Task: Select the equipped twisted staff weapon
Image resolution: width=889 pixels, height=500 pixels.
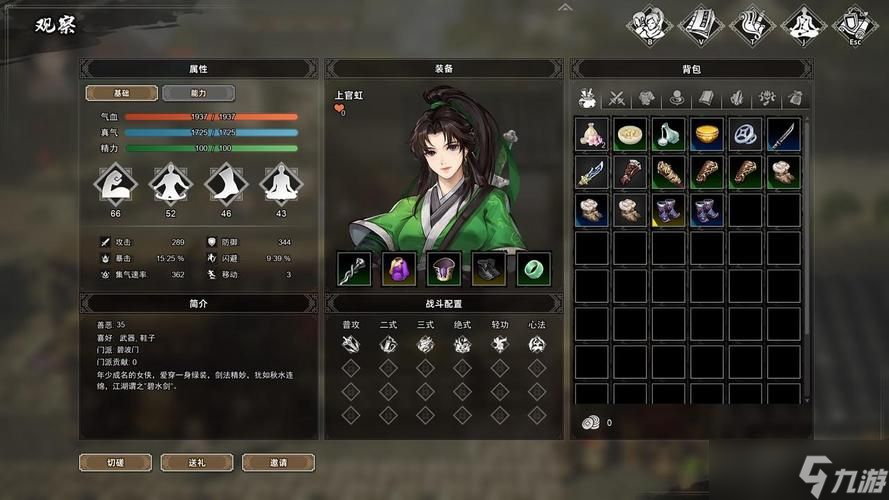Action: tap(354, 268)
